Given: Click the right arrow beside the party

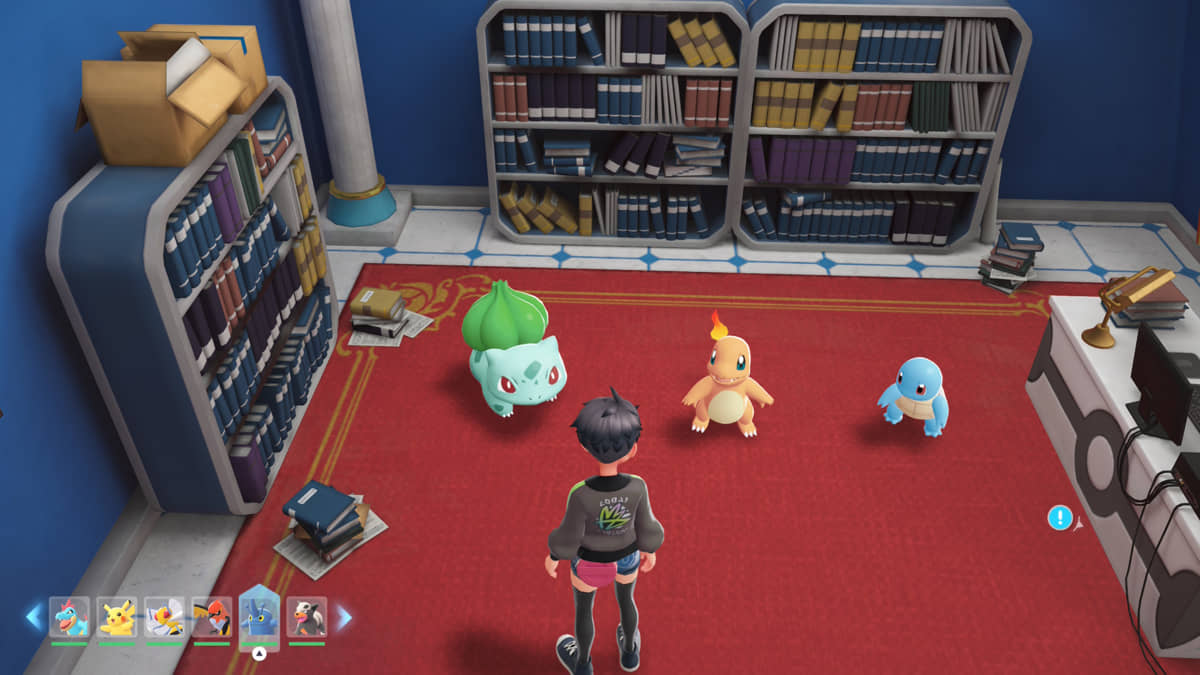Looking at the screenshot, I should click(x=343, y=617).
